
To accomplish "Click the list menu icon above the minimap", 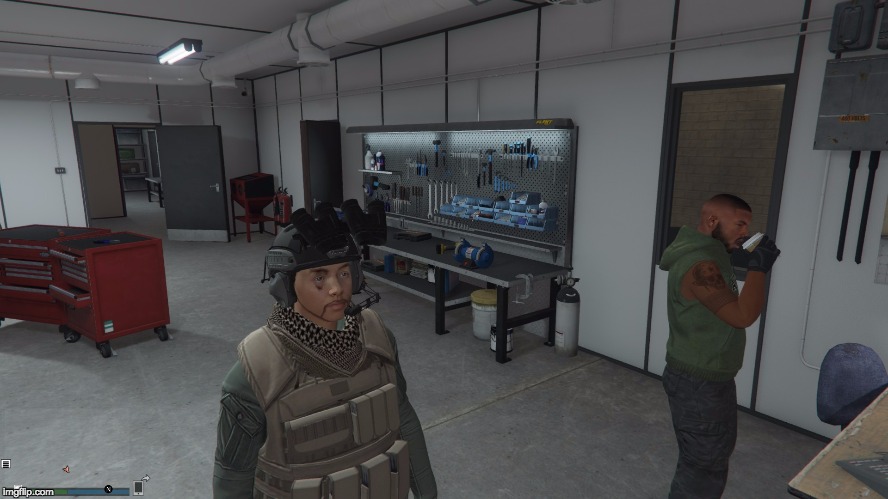I will [x=6, y=464].
